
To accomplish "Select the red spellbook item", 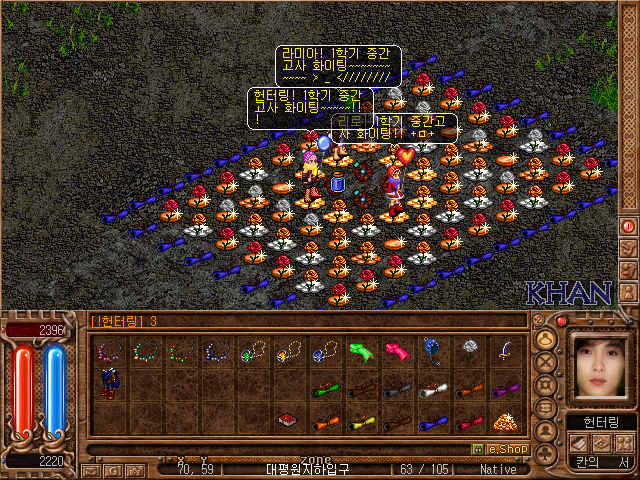I will pyautogui.click(x=288, y=420).
